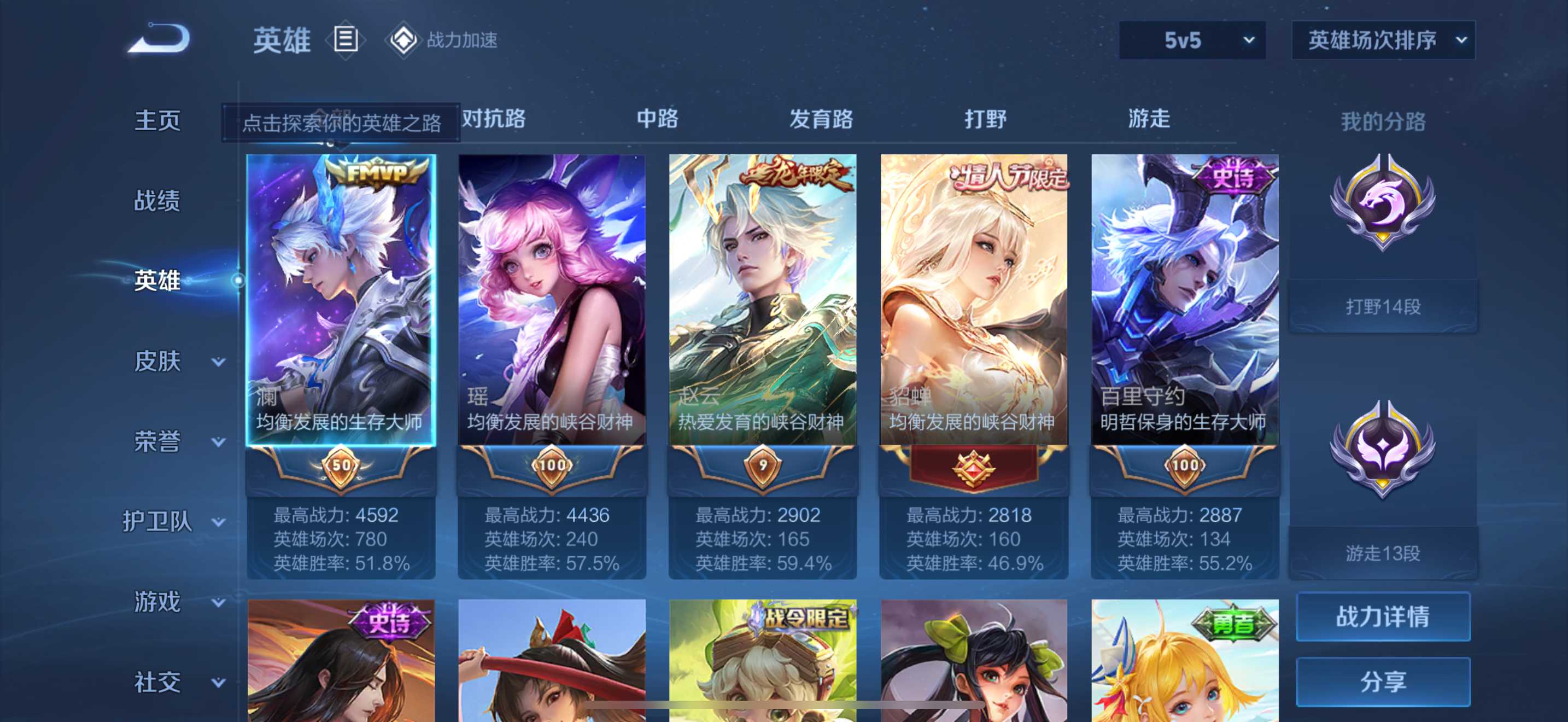The image size is (1568, 722).
Task: Go back using the return arrow
Action: pos(160,39)
